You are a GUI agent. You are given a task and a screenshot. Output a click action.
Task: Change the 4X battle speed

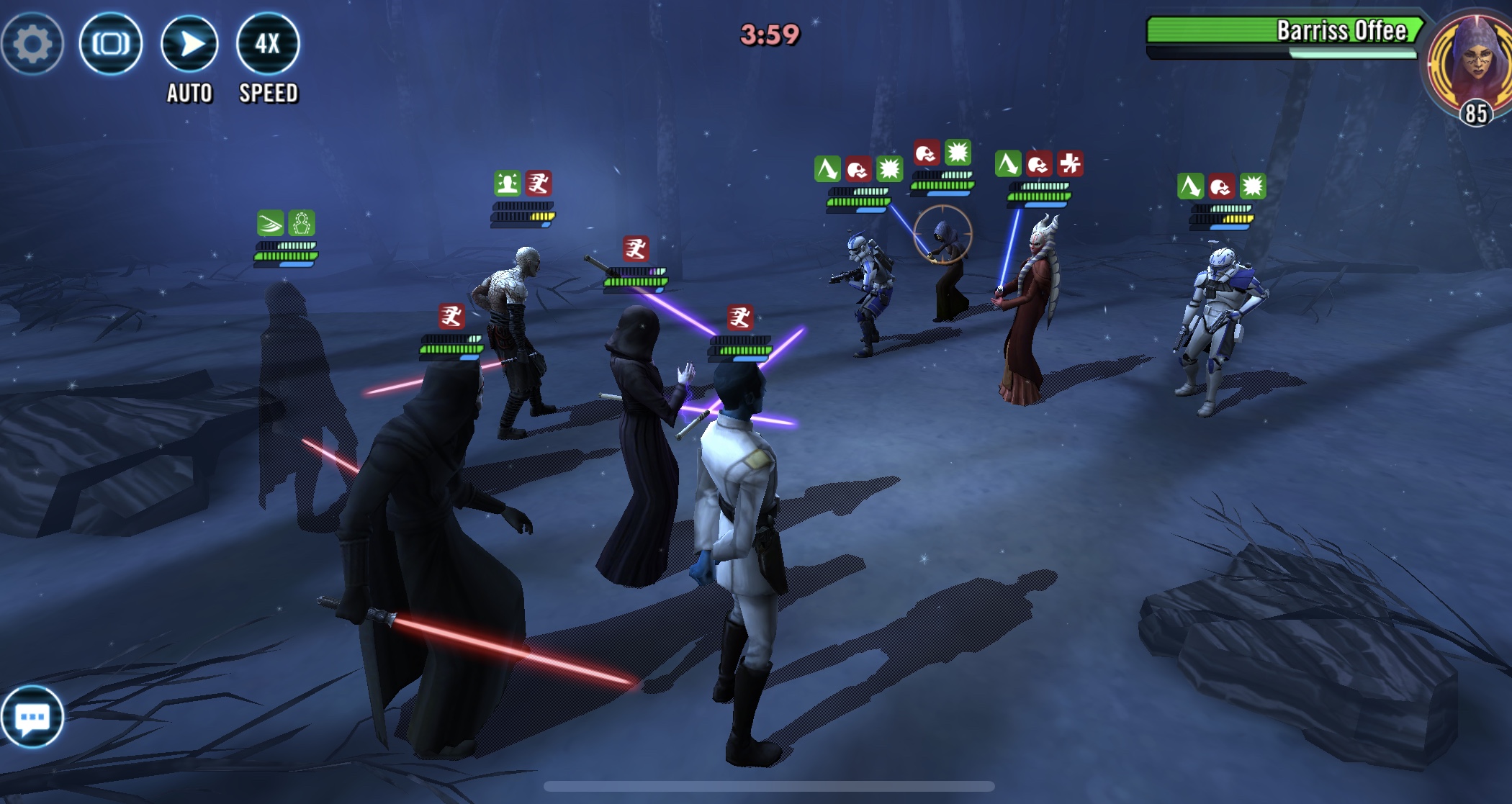coord(268,44)
